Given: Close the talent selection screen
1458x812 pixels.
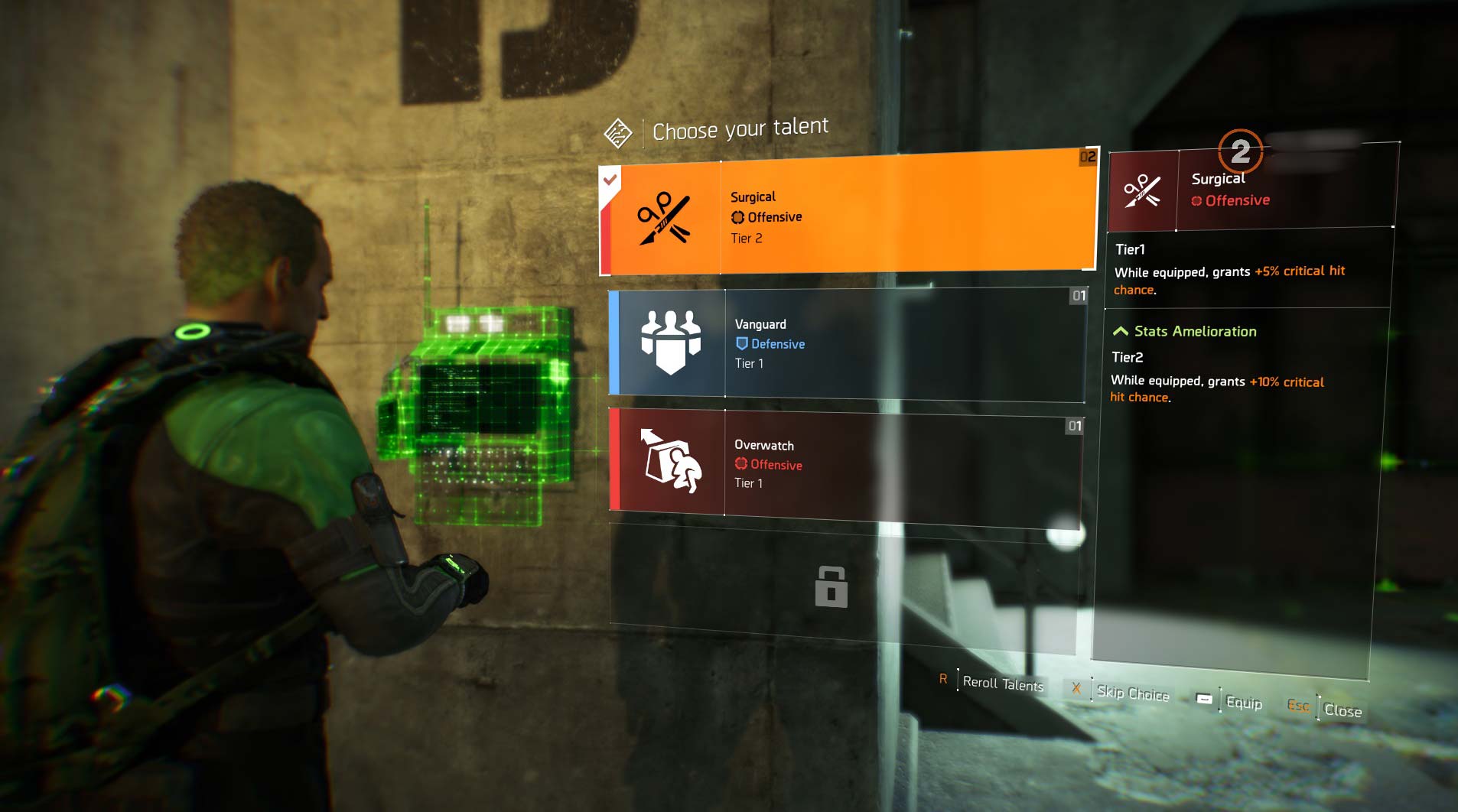Looking at the screenshot, I should [x=1342, y=710].
